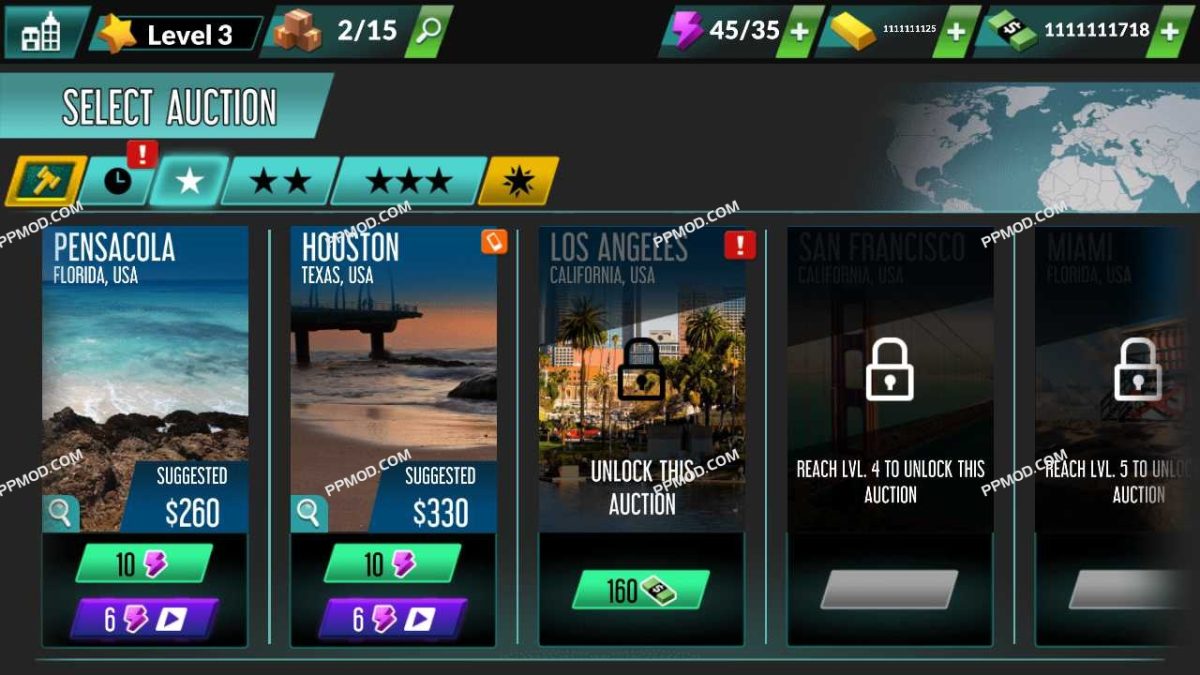This screenshot has height=675, width=1200.
Task: Enter Houston auction for 10 energy
Action: (x=391, y=564)
